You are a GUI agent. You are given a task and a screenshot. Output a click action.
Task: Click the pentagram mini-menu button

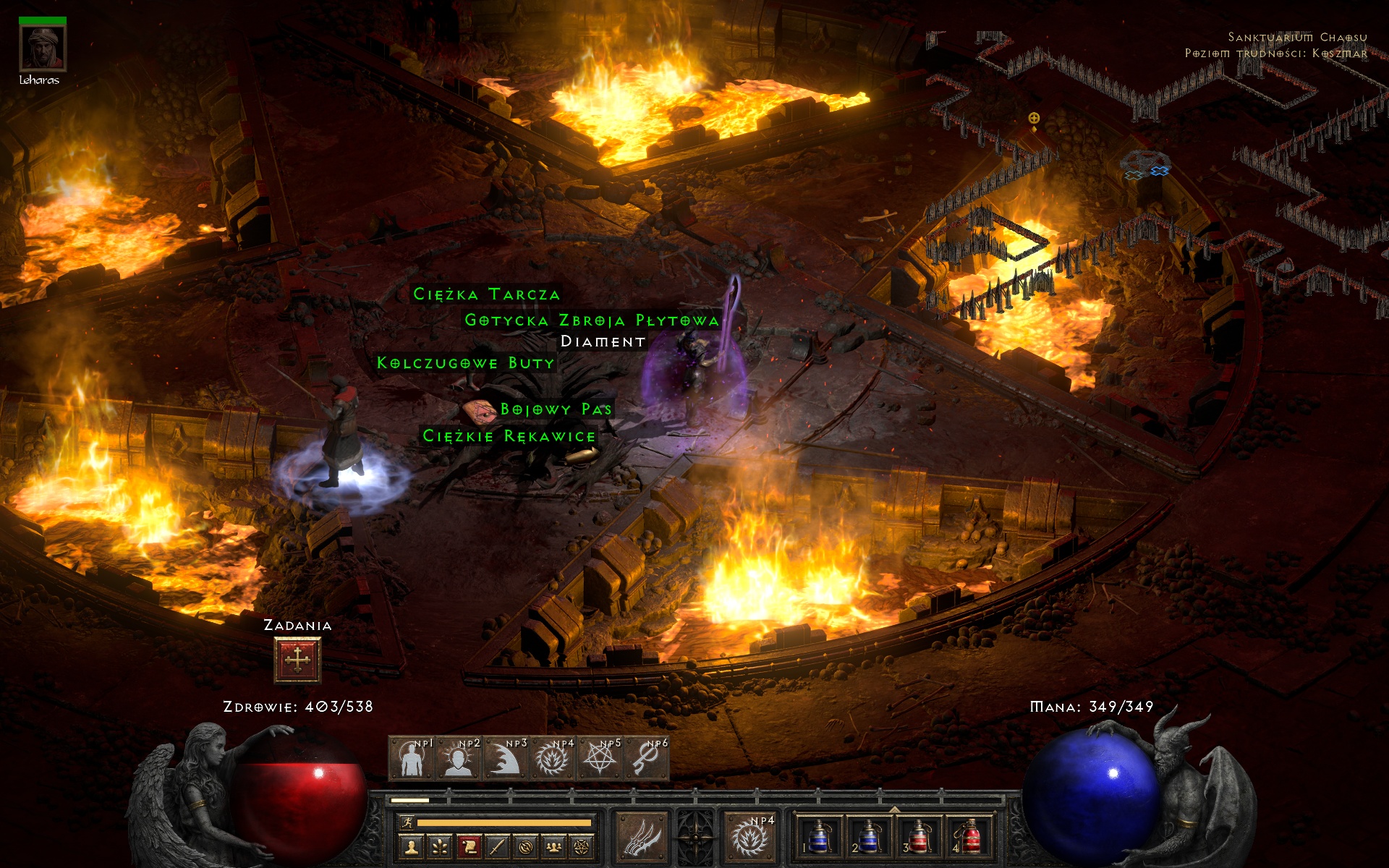(x=582, y=846)
